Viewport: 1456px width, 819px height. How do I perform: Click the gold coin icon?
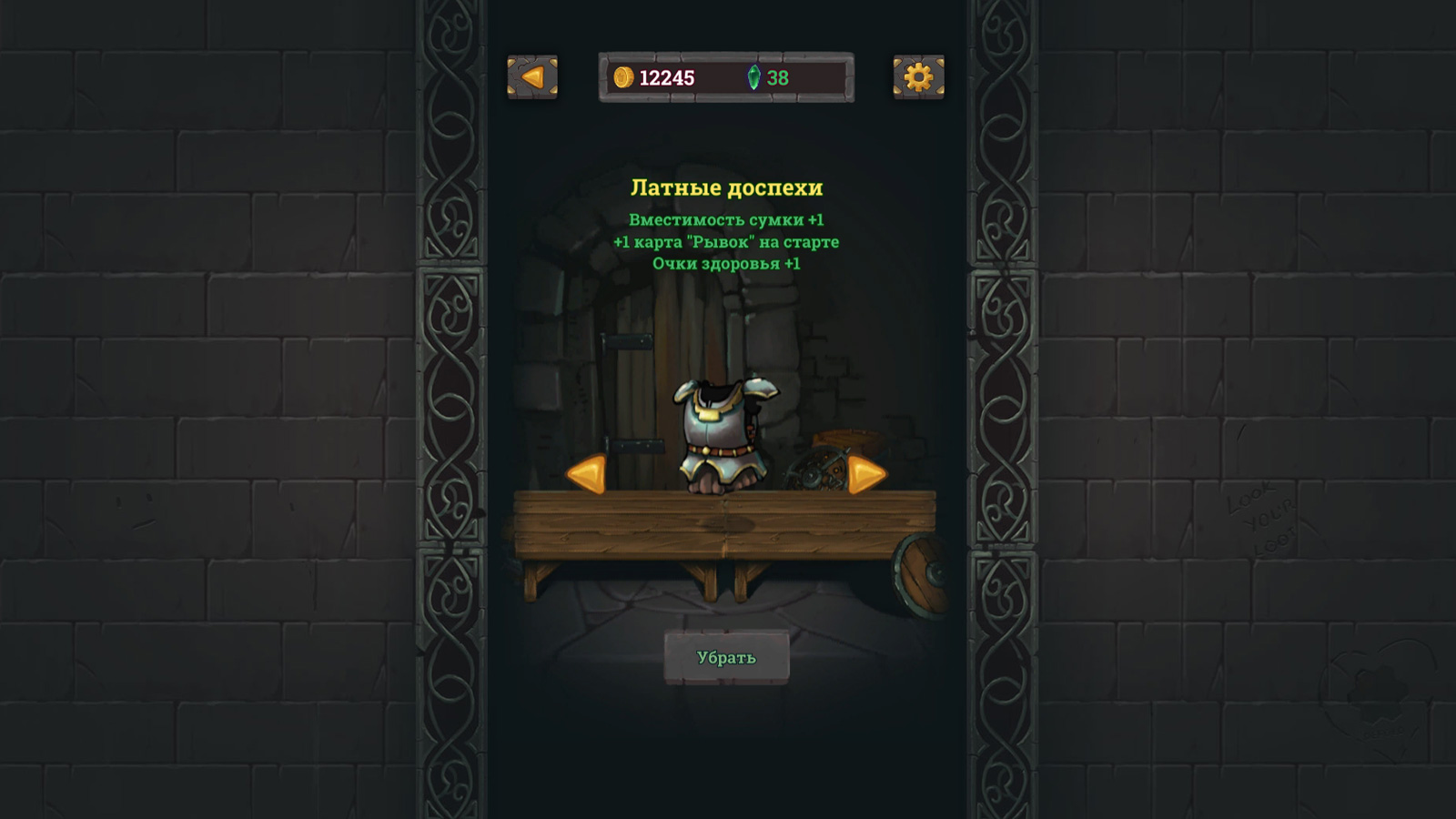pos(623,77)
